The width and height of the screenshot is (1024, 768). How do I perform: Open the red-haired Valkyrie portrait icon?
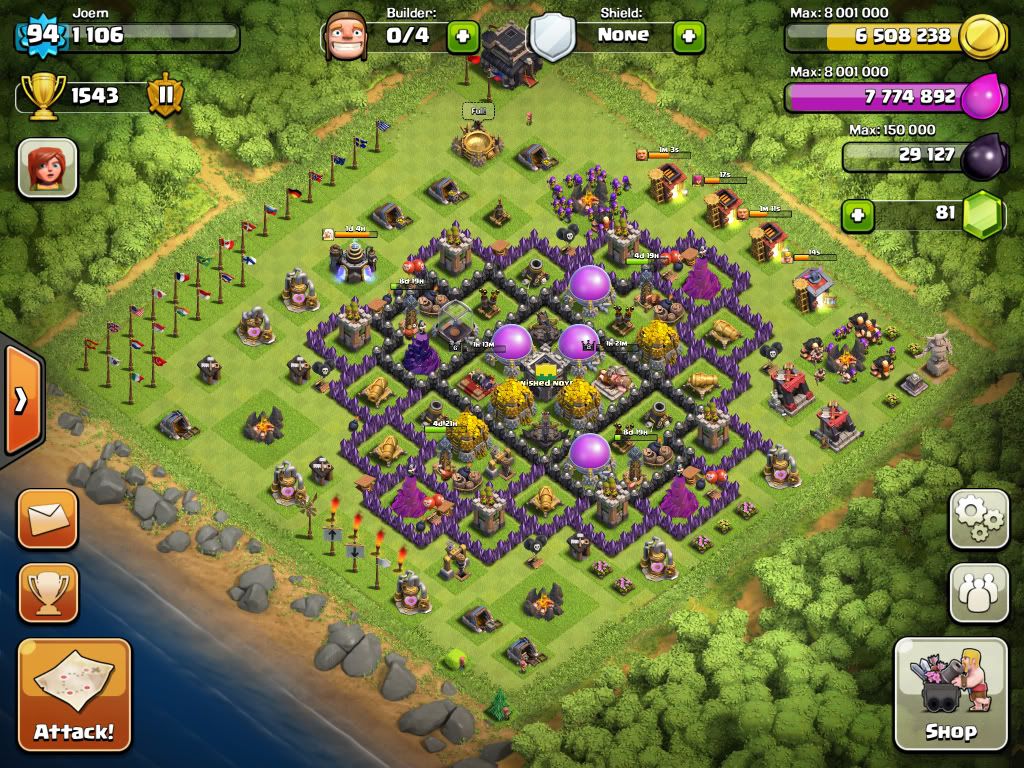coord(47,167)
